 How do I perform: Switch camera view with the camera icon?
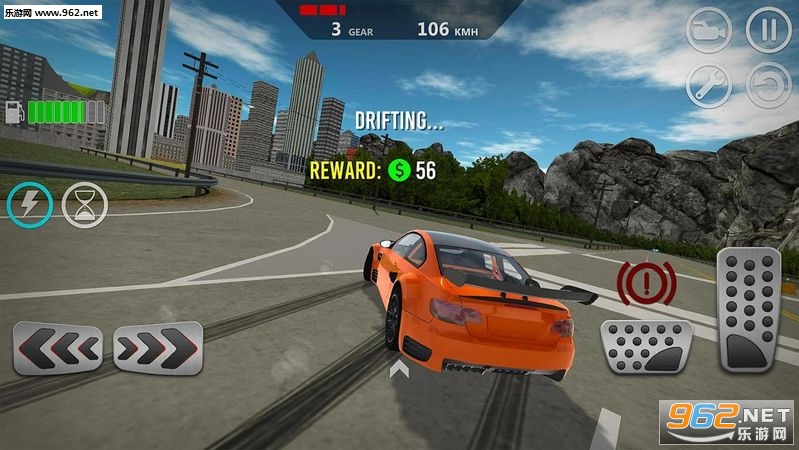click(708, 31)
